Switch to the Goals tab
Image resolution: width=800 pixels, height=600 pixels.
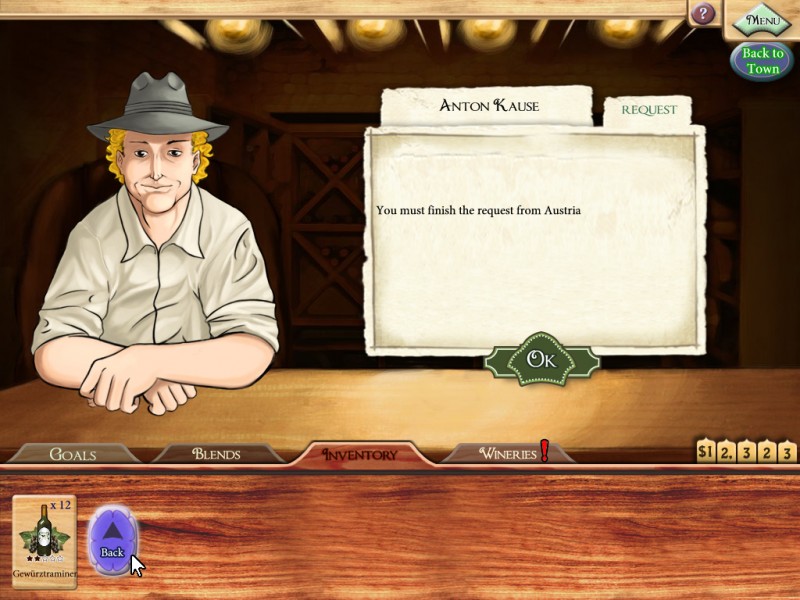pos(73,454)
